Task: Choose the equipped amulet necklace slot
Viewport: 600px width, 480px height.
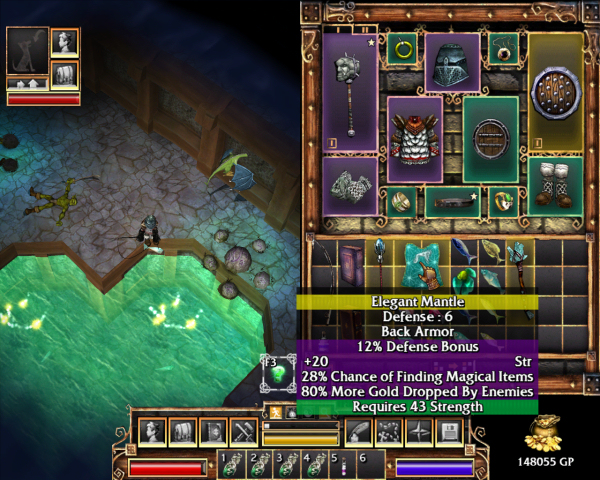Action: pyautogui.click(x=502, y=48)
